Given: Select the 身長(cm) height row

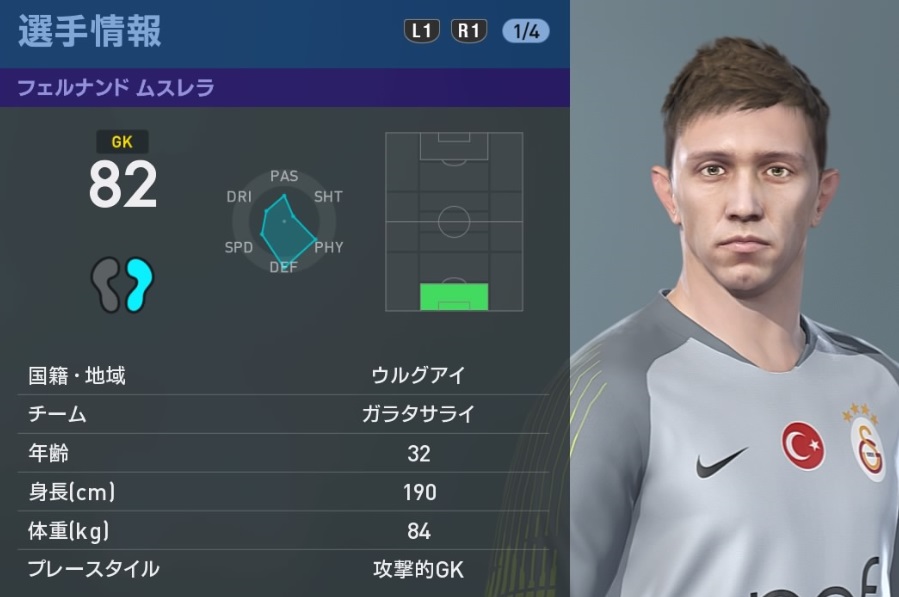Looking at the screenshot, I should pyautogui.click(x=284, y=492).
